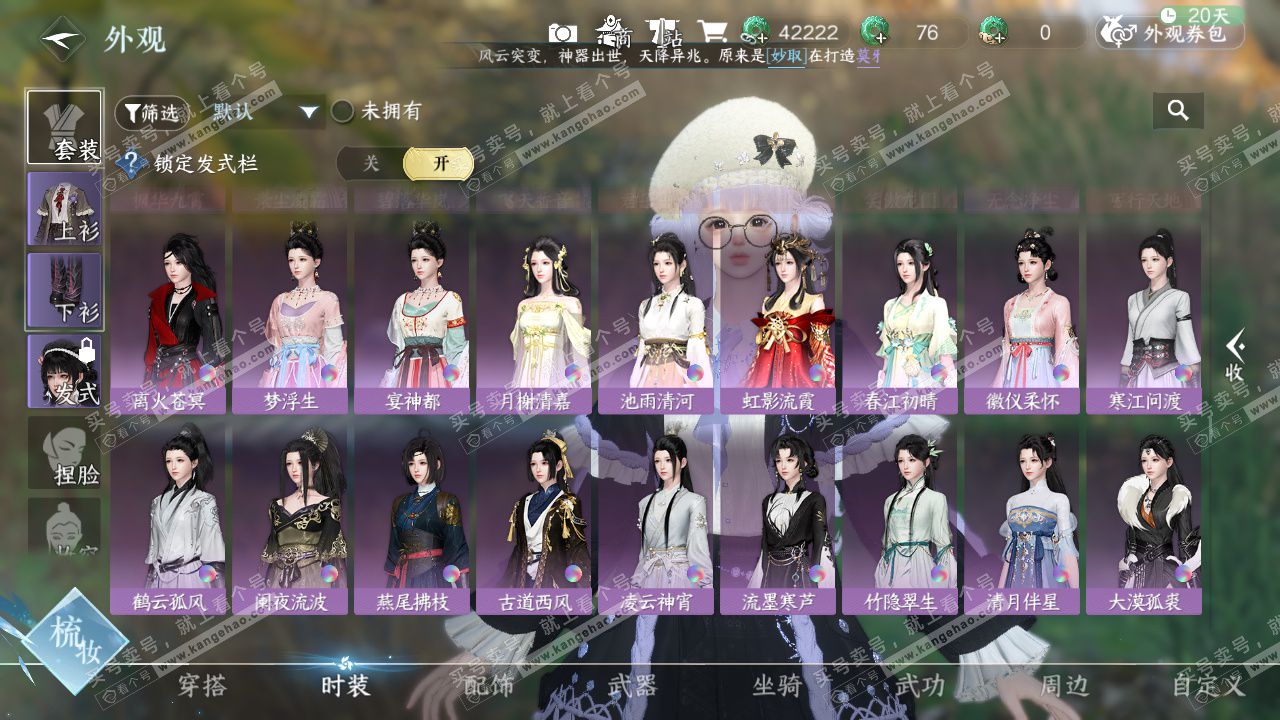Open the 外观券包 voucher pack
Viewport: 1280px width, 720px height.
click(x=1171, y=33)
